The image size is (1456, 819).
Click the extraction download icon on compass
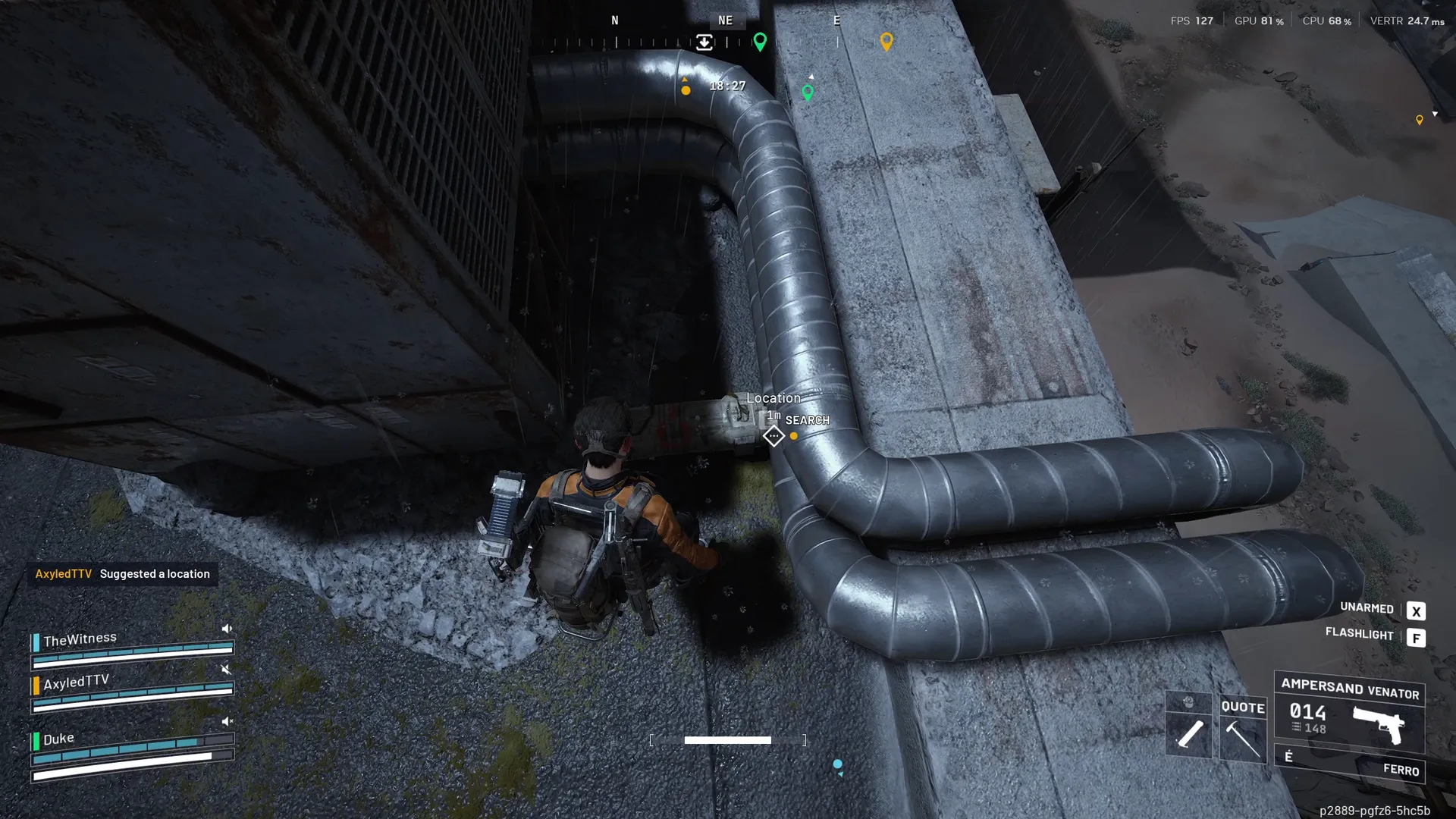click(x=704, y=42)
